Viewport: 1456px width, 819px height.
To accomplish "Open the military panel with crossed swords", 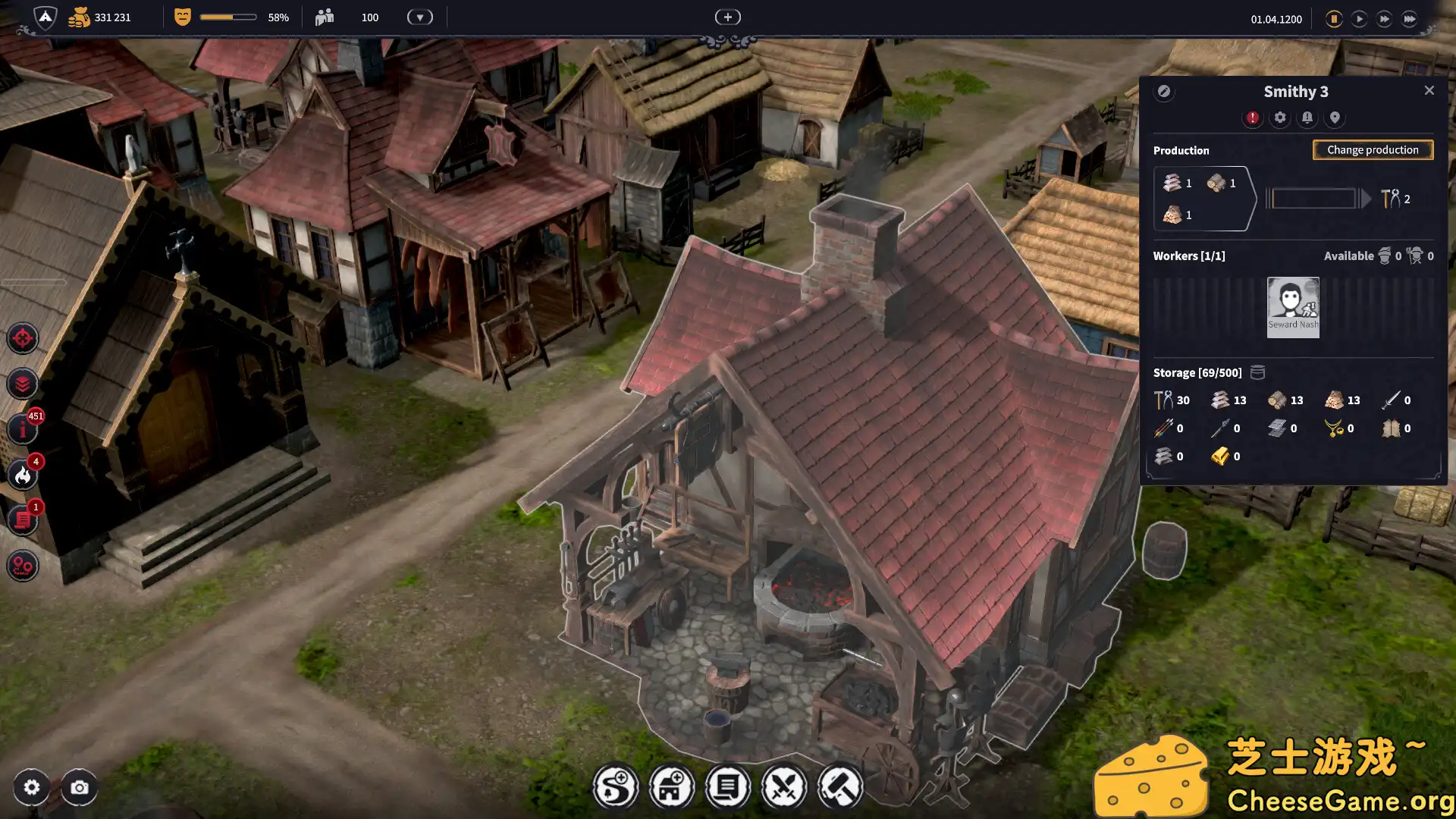I will coord(785,786).
